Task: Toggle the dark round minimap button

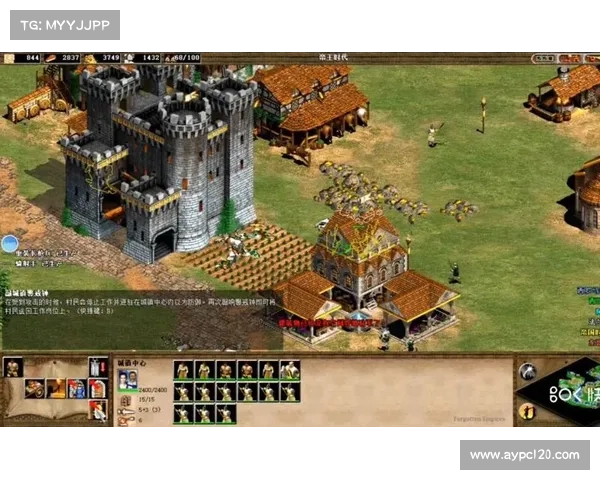Action: pyautogui.click(x=527, y=372)
